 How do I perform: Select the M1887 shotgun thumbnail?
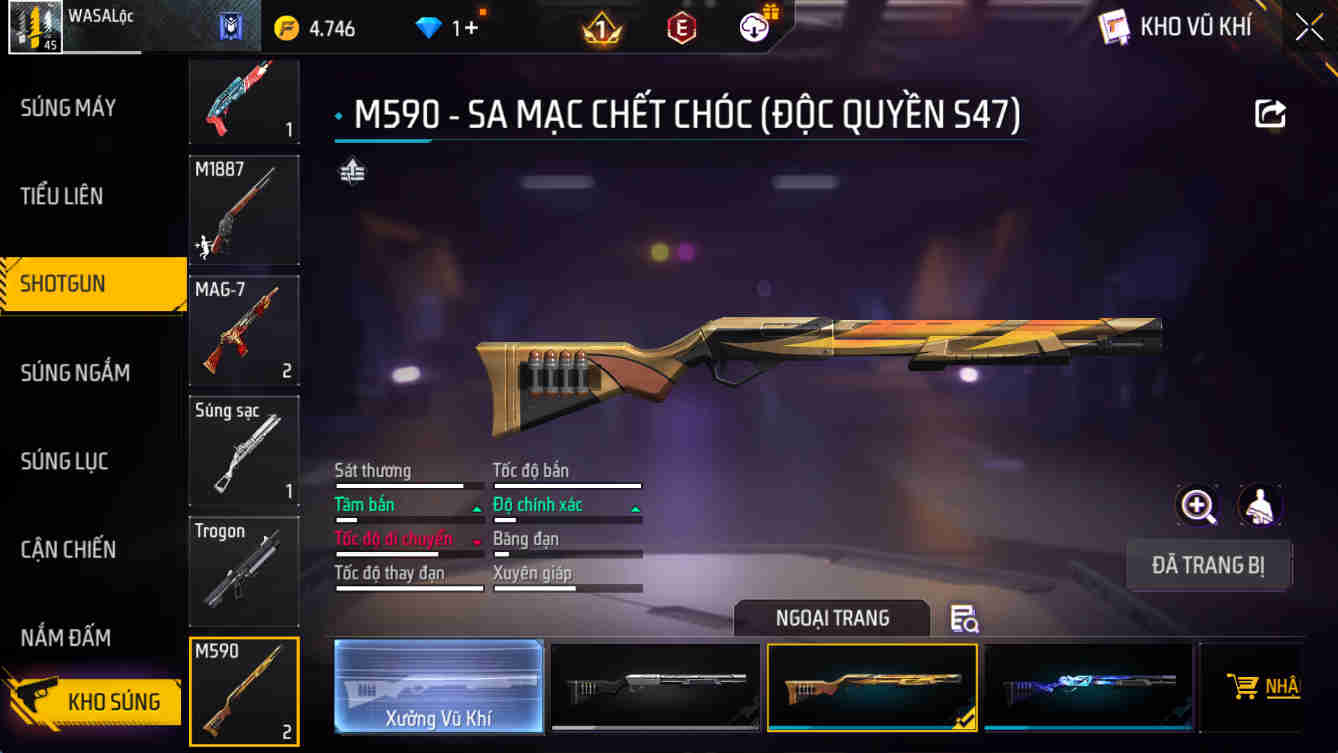(x=243, y=209)
